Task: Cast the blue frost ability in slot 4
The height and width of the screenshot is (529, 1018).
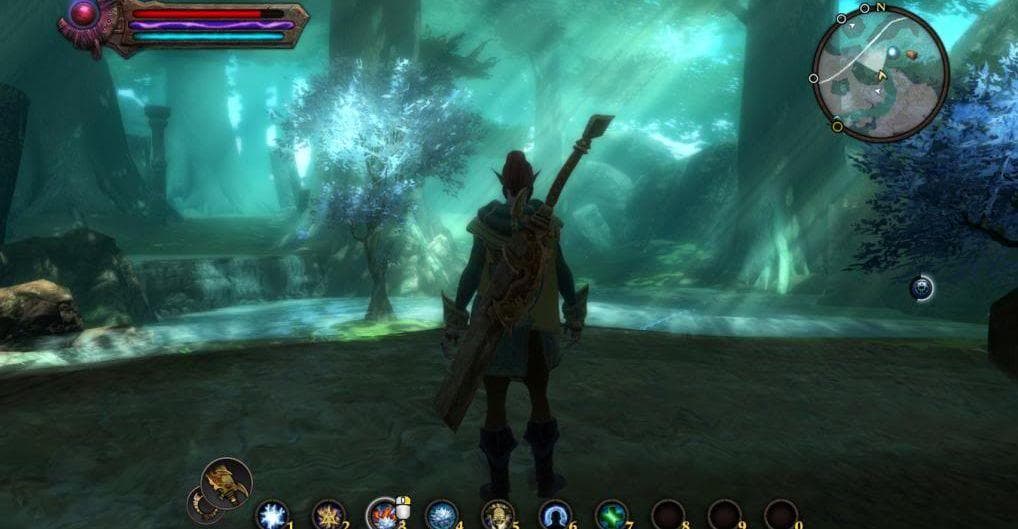Action: point(440,515)
